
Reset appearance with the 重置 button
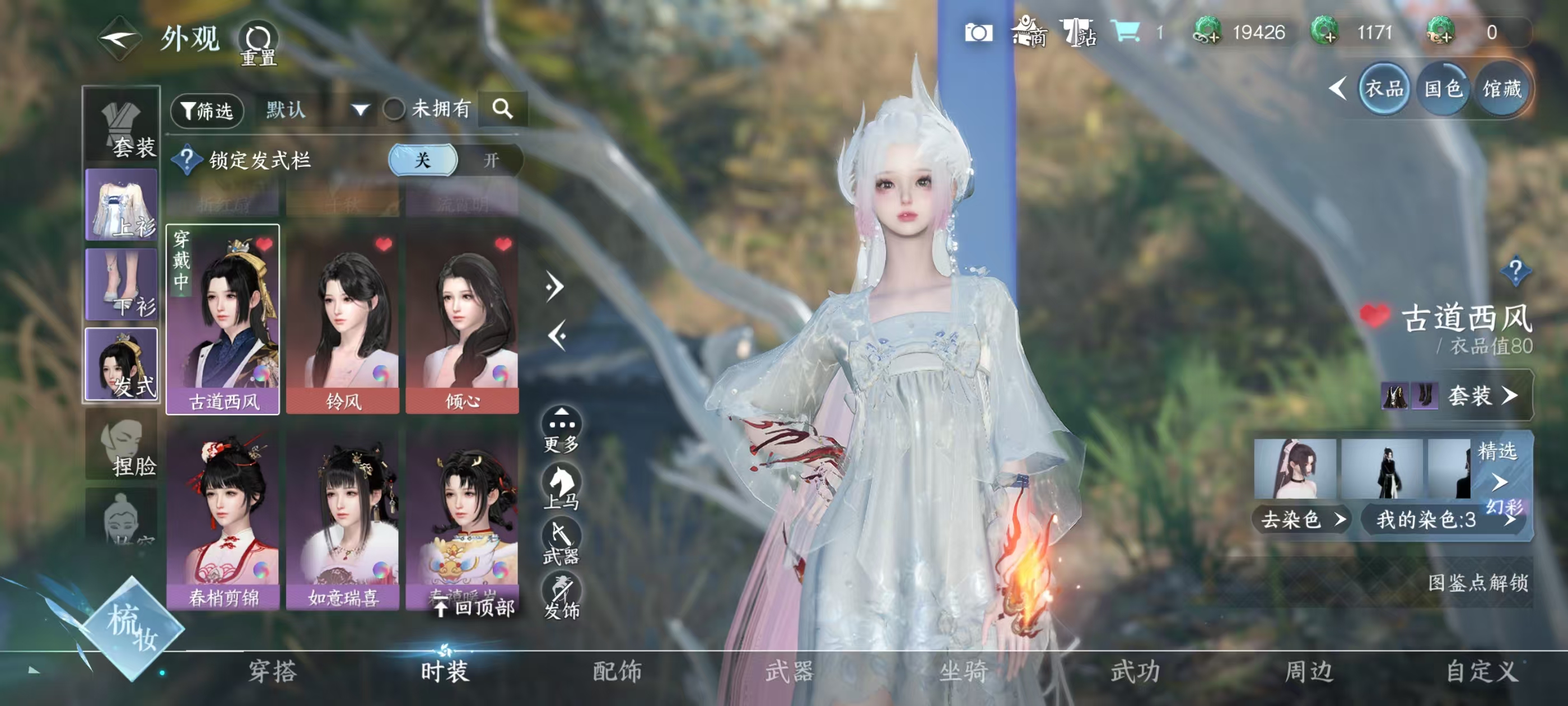tap(259, 44)
